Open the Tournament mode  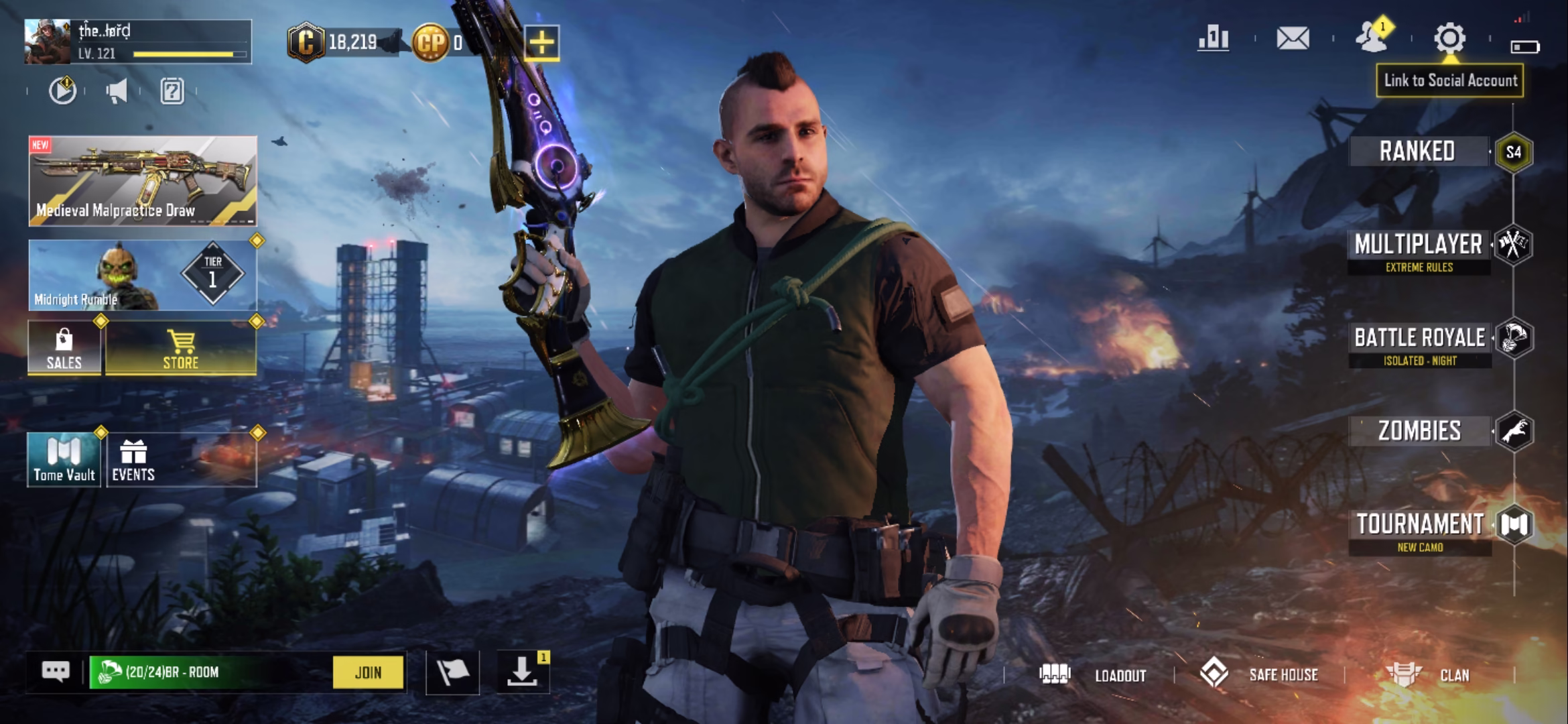[x=1420, y=525]
